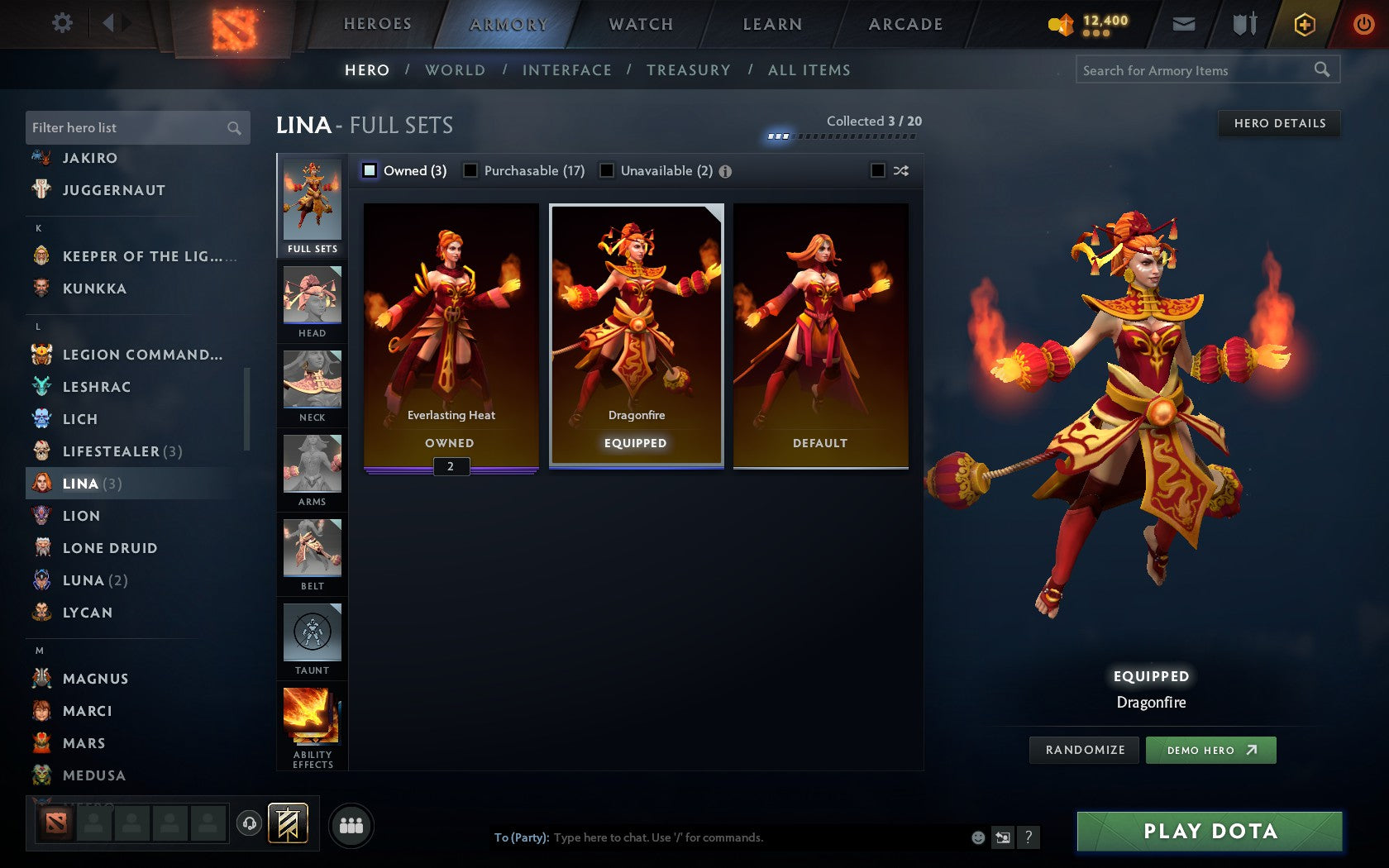Check the Unavailable (2) filter
This screenshot has height=868, width=1389.
click(608, 170)
